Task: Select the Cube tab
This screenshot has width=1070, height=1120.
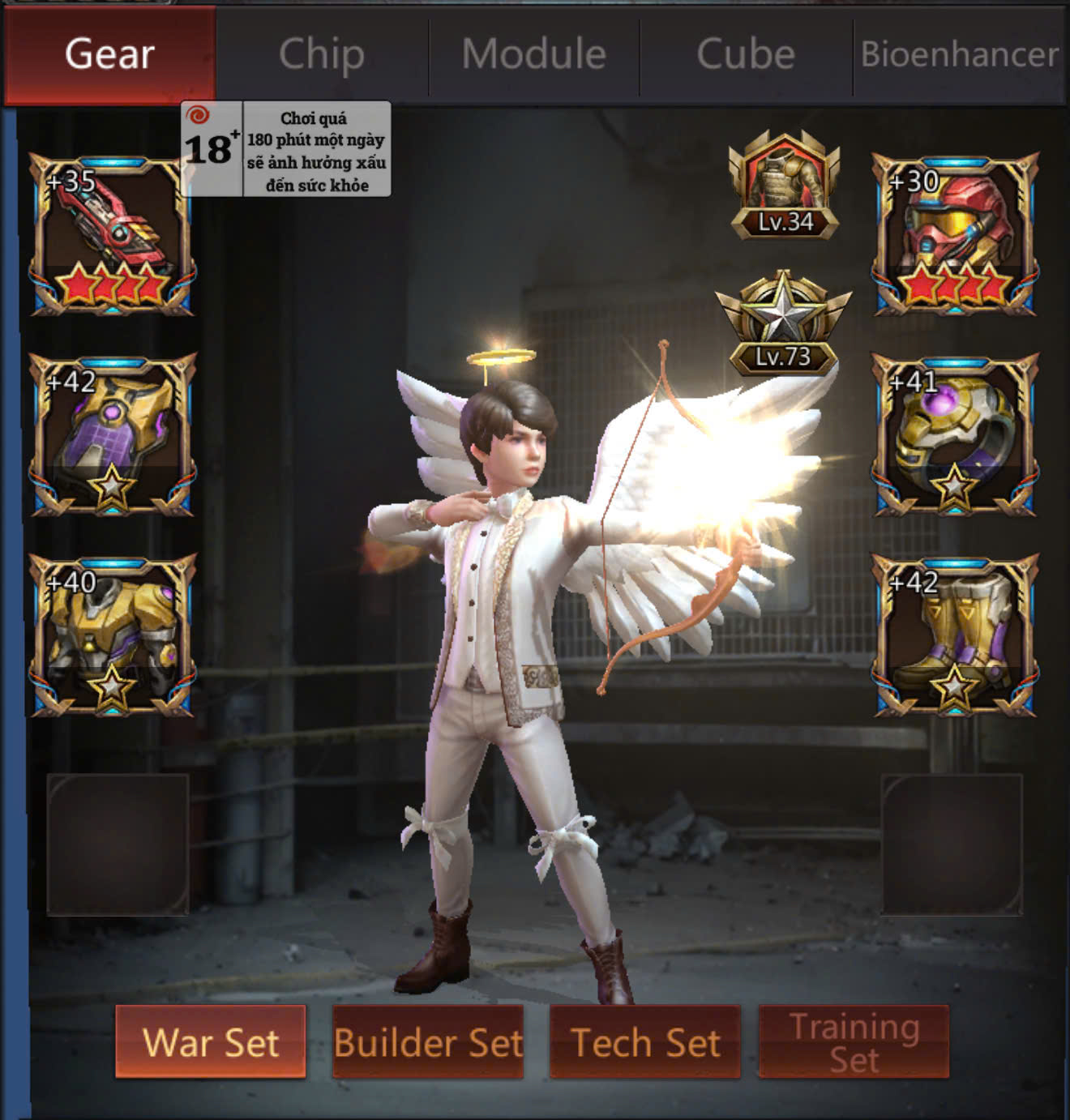Action: click(746, 54)
